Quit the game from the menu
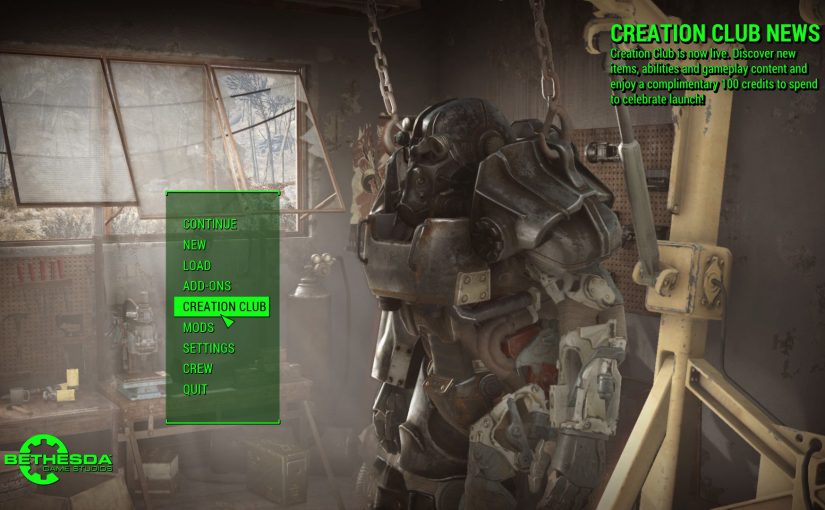This screenshot has height=510, width=825. point(195,389)
